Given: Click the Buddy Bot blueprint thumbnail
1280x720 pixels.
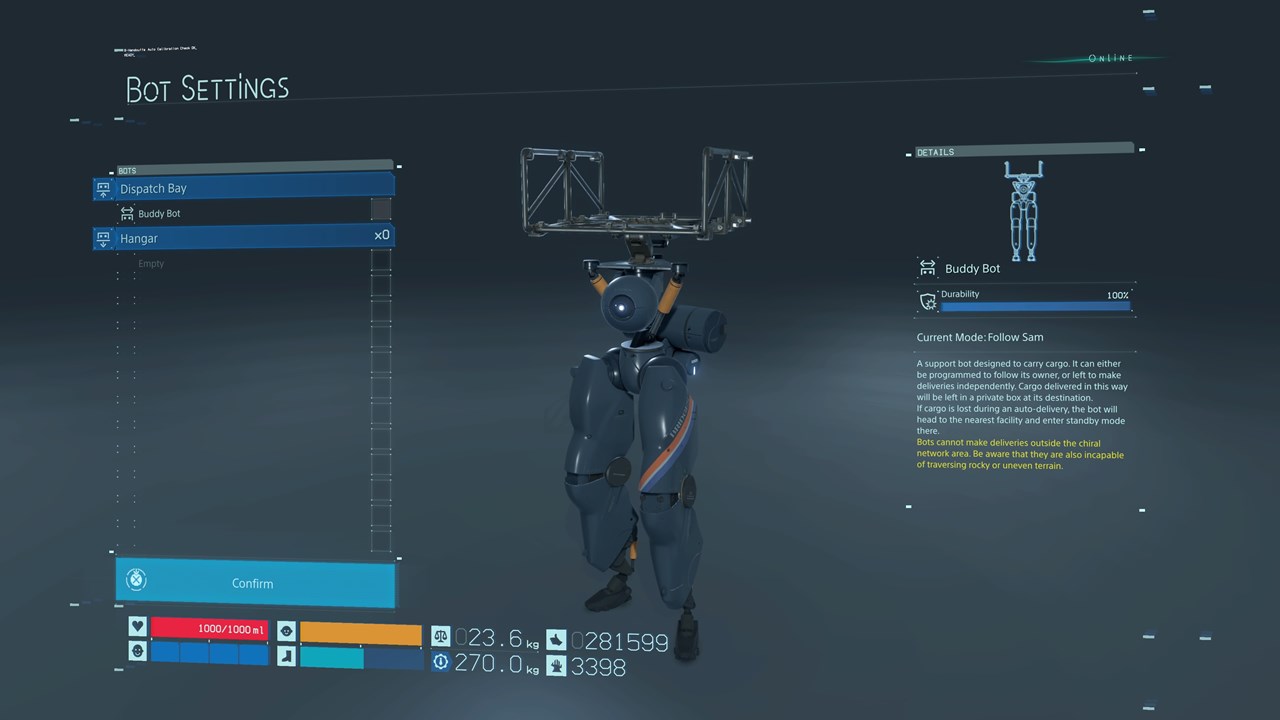Looking at the screenshot, I should pyautogui.click(x=1022, y=211).
